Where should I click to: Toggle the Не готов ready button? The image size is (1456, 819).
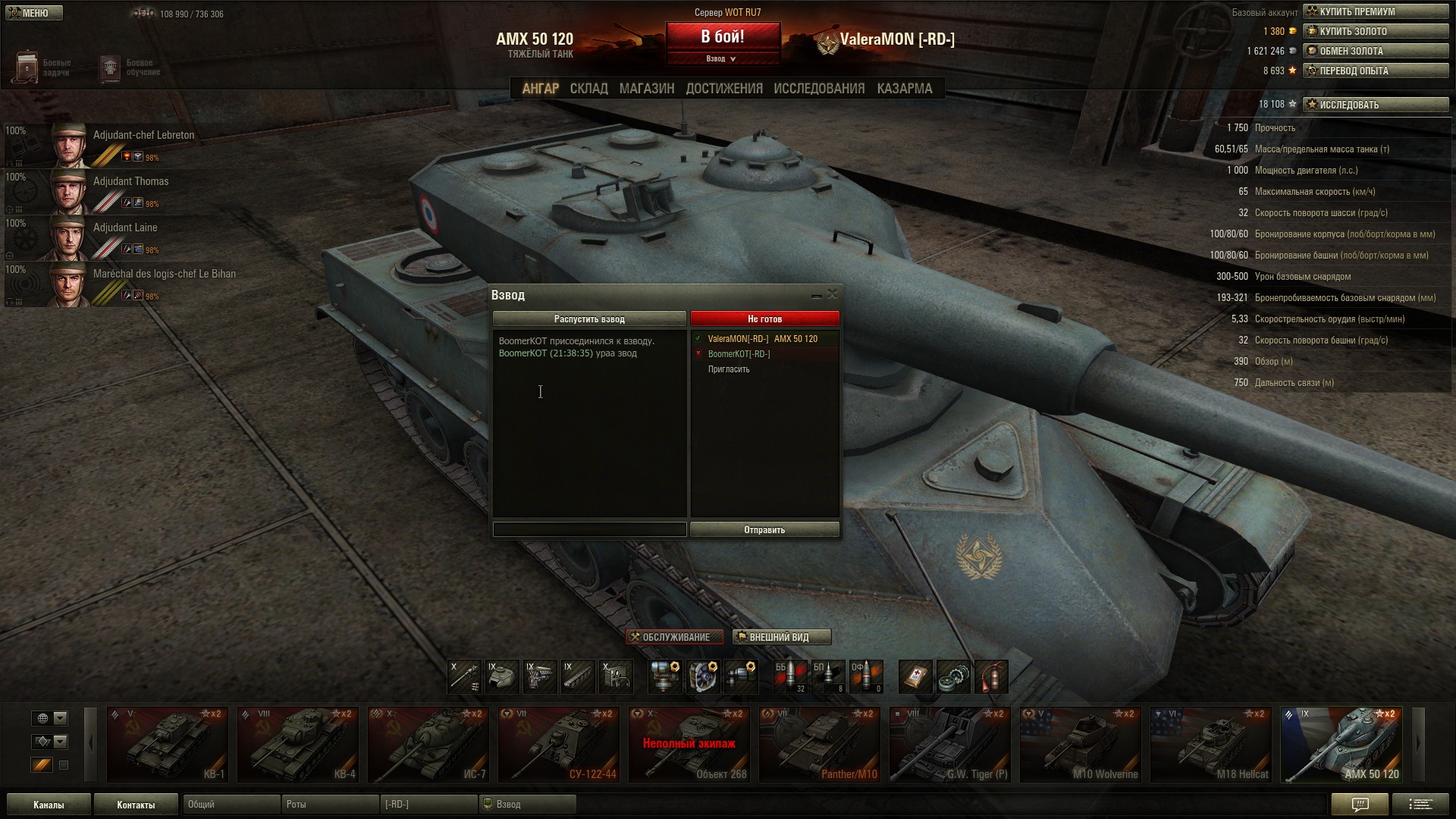[764, 319]
